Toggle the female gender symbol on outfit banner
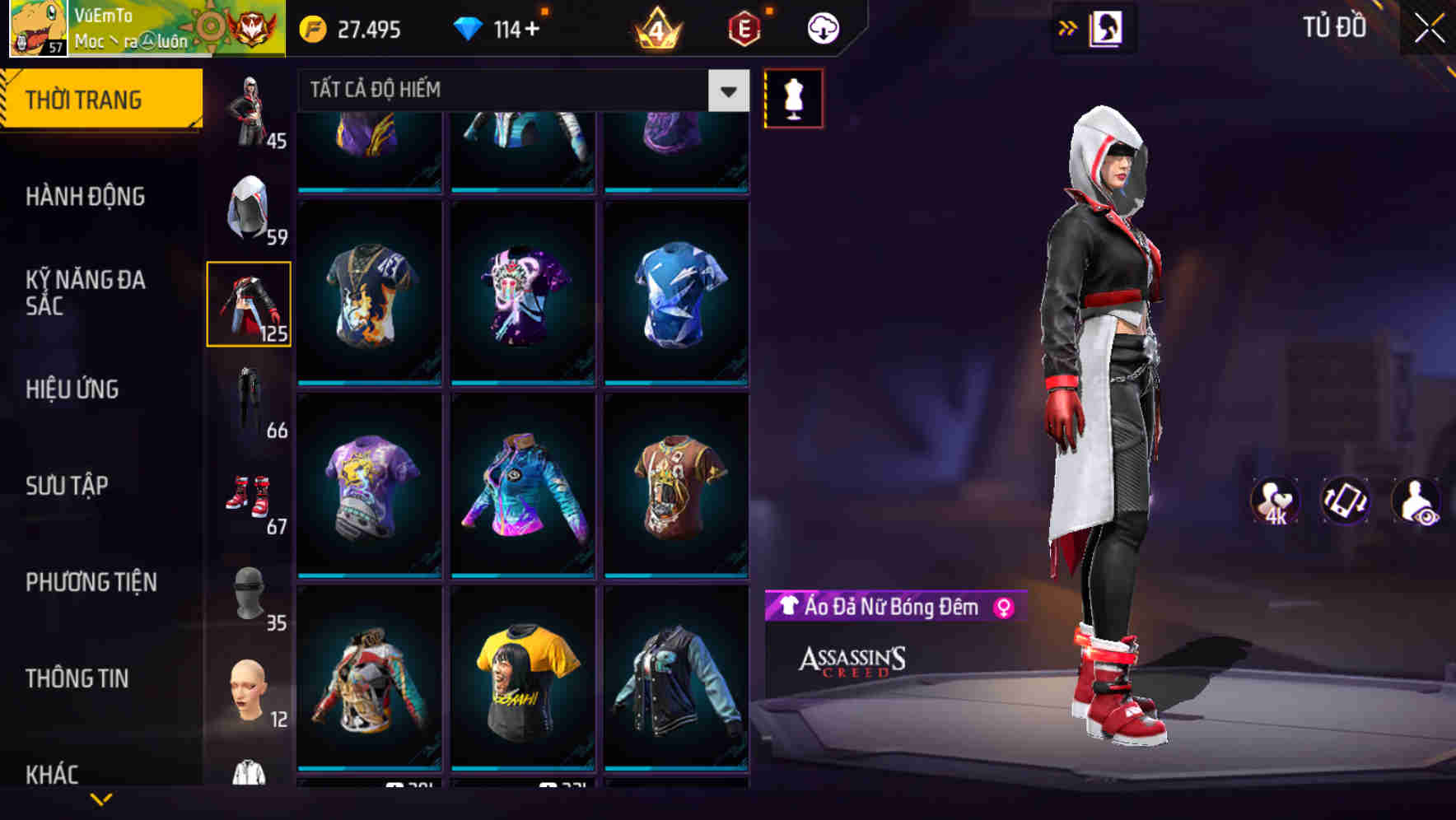Screen dimensions: 1456x820 (x=1002, y=608)
